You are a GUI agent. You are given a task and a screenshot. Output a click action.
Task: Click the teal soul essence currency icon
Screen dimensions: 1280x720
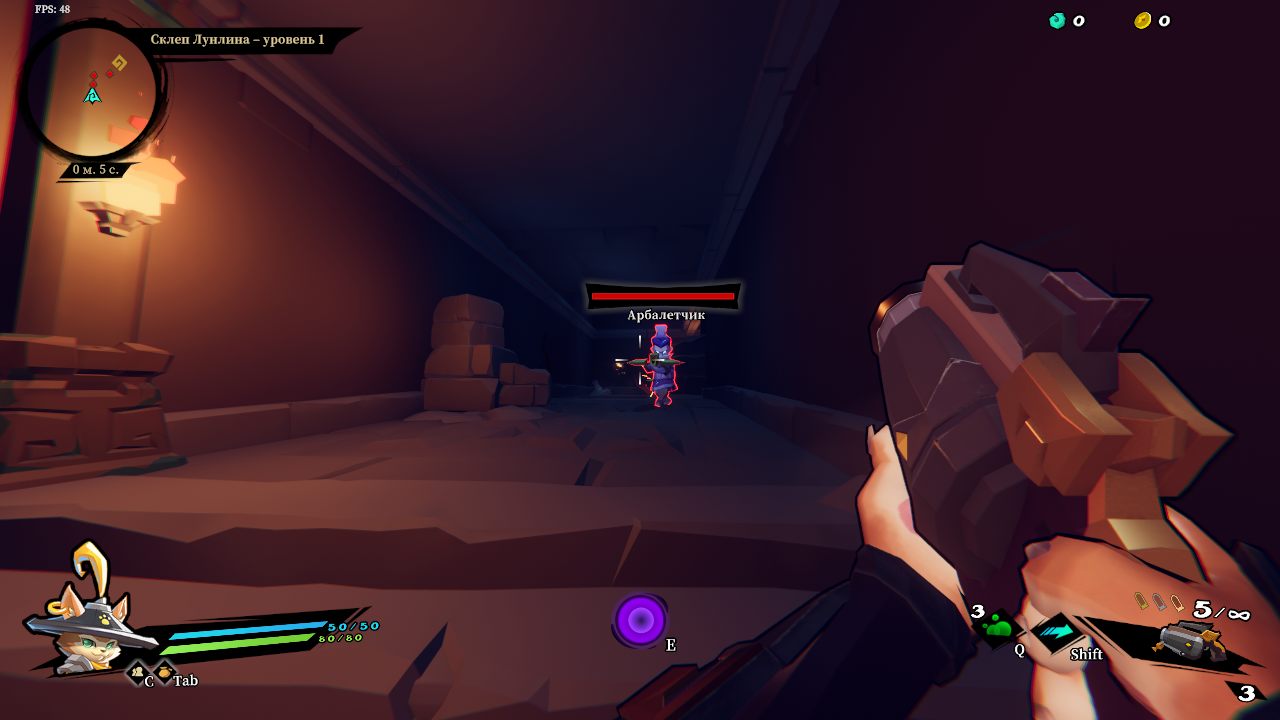[1057, 20]
